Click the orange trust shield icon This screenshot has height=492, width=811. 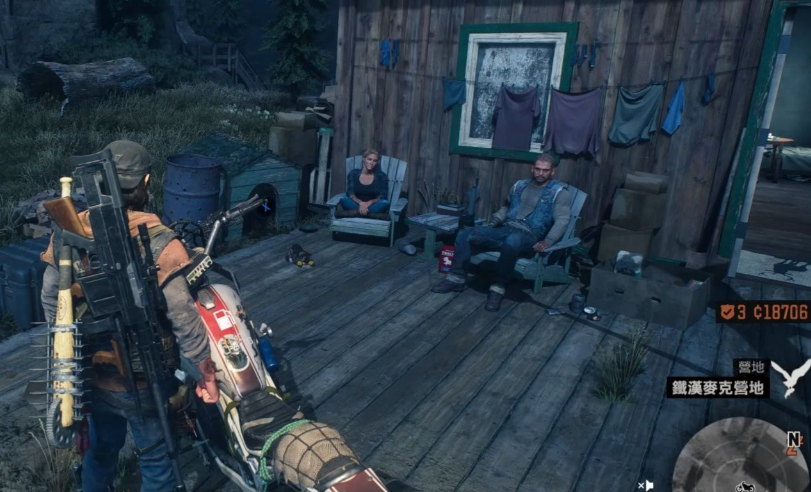point(726,312)
